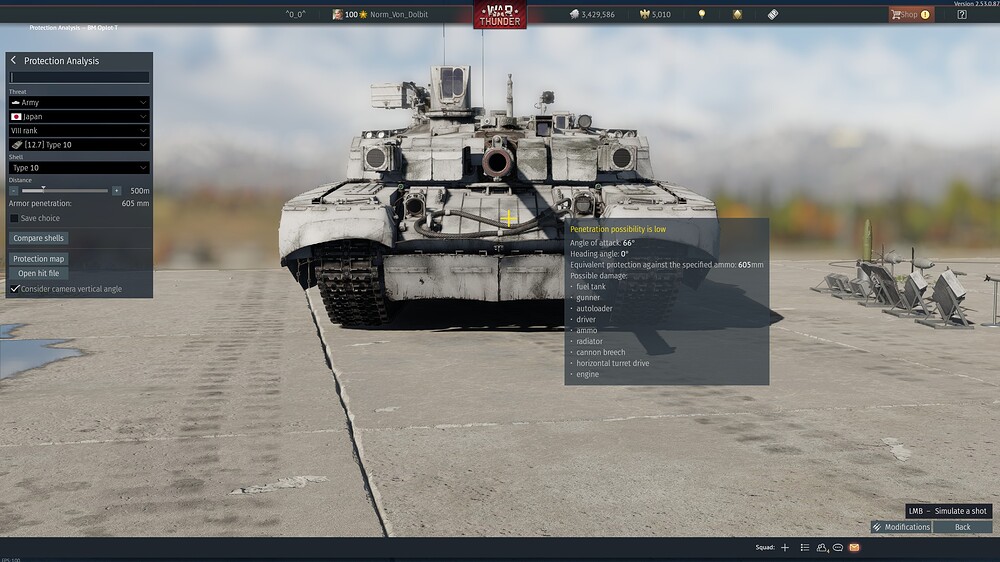Open the Type 10 vehicle dropdown
1000x562 pixels.
pos(79,144)
